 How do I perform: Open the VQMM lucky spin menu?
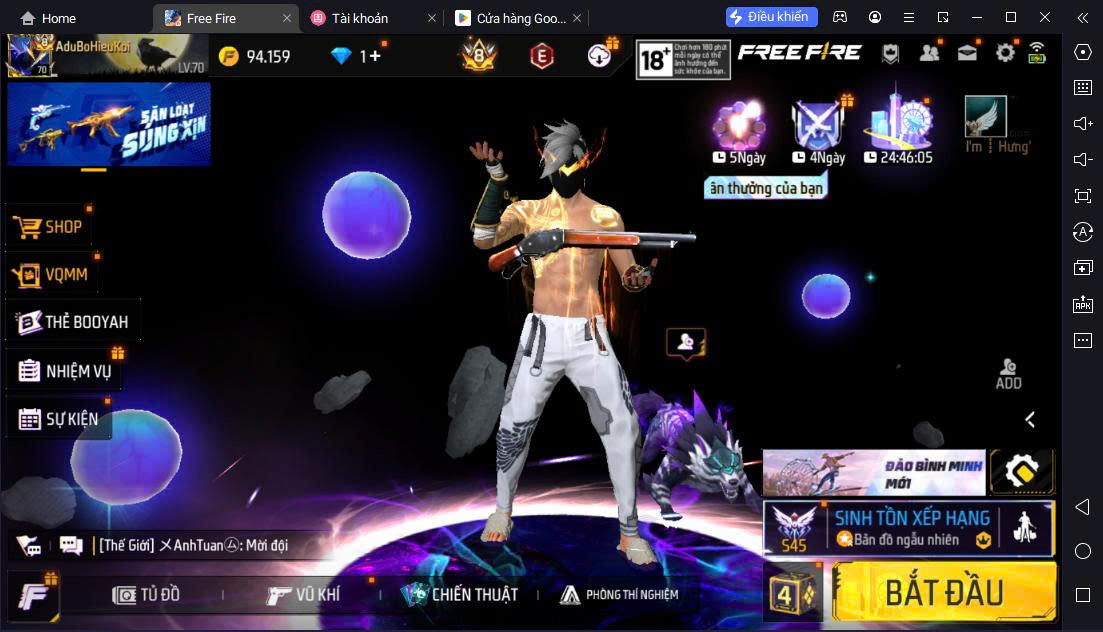click(54, 274)
